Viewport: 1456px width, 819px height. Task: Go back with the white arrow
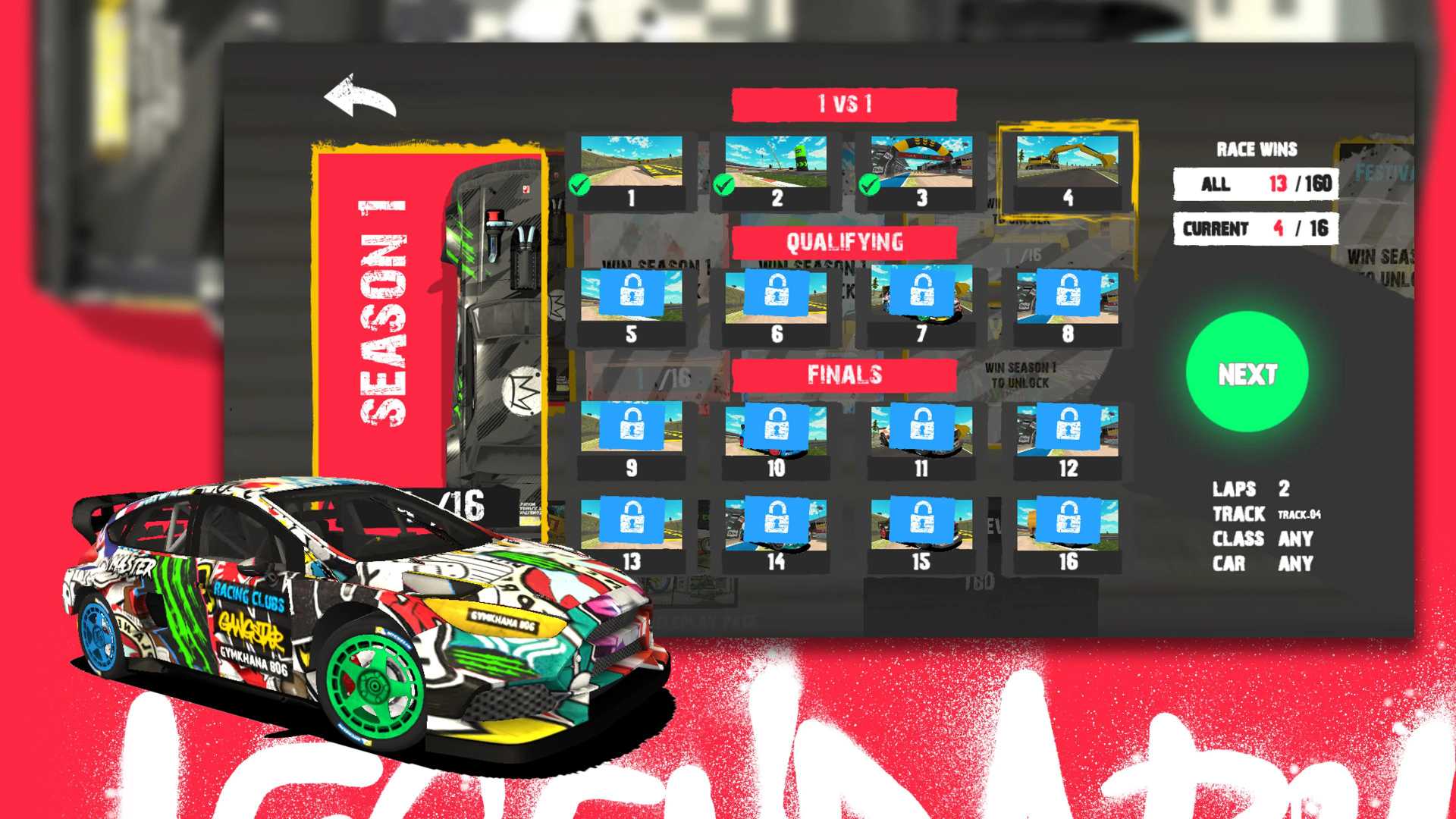coord(360,97)
